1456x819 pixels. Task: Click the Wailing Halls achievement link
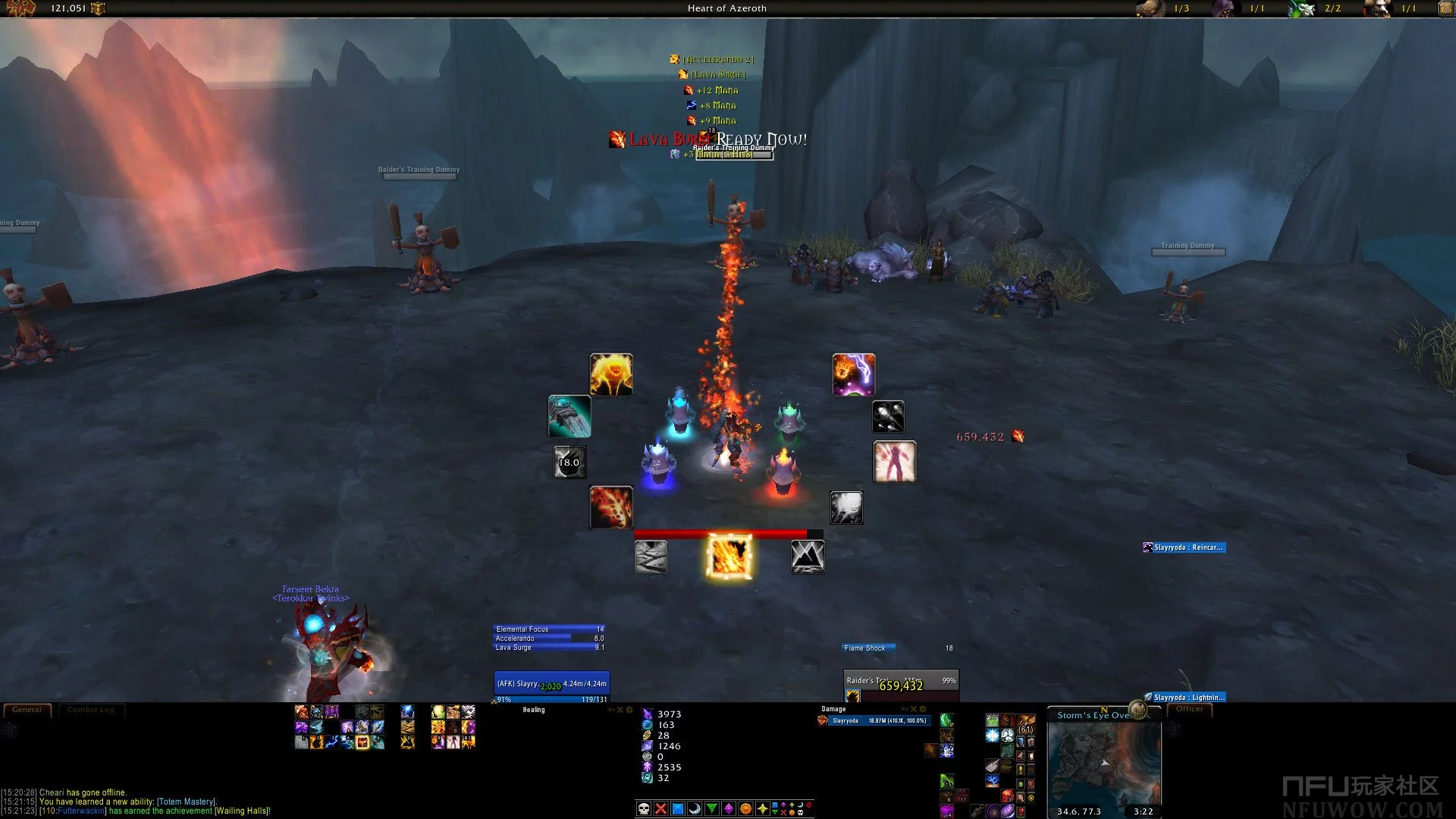point(242,811)
